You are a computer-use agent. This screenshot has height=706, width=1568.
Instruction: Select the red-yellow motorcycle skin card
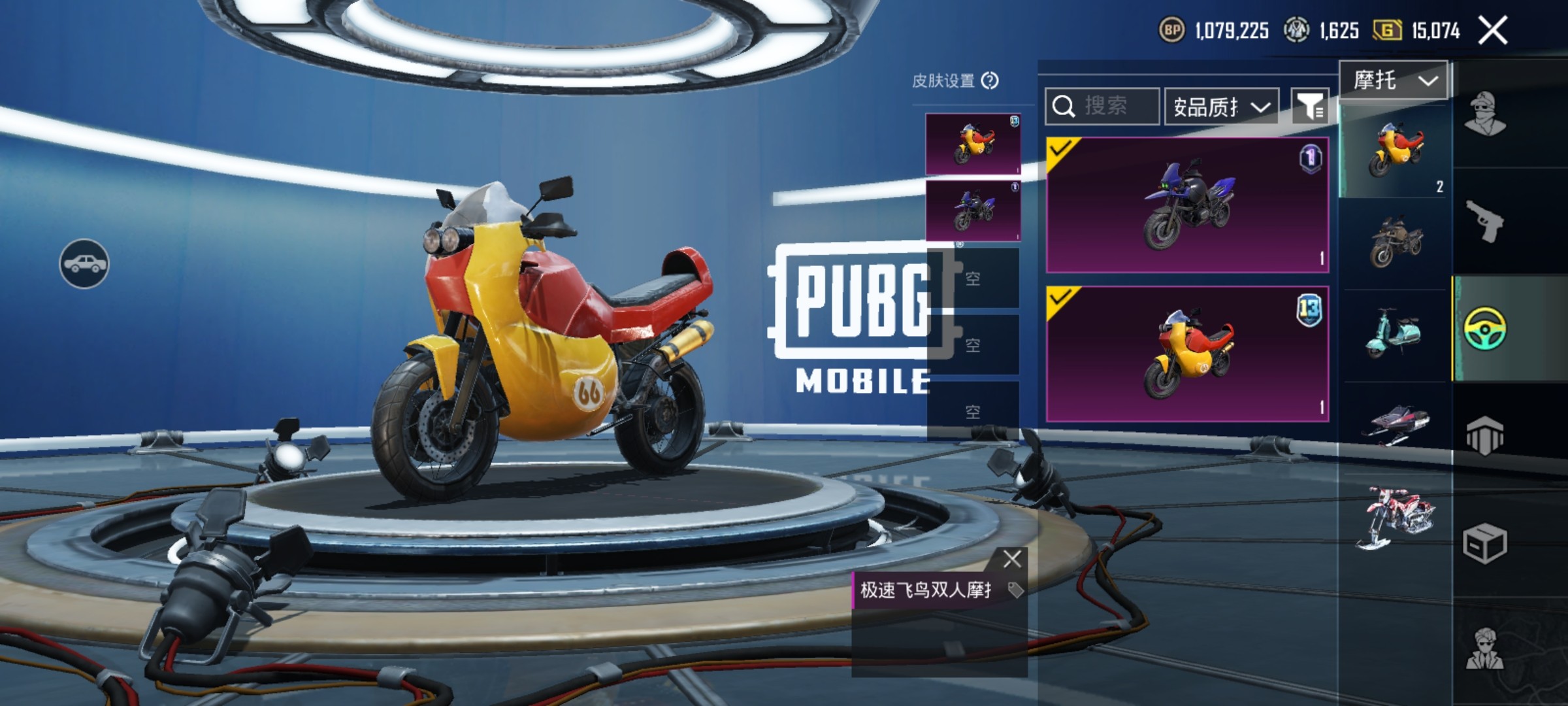(1187, 354)
